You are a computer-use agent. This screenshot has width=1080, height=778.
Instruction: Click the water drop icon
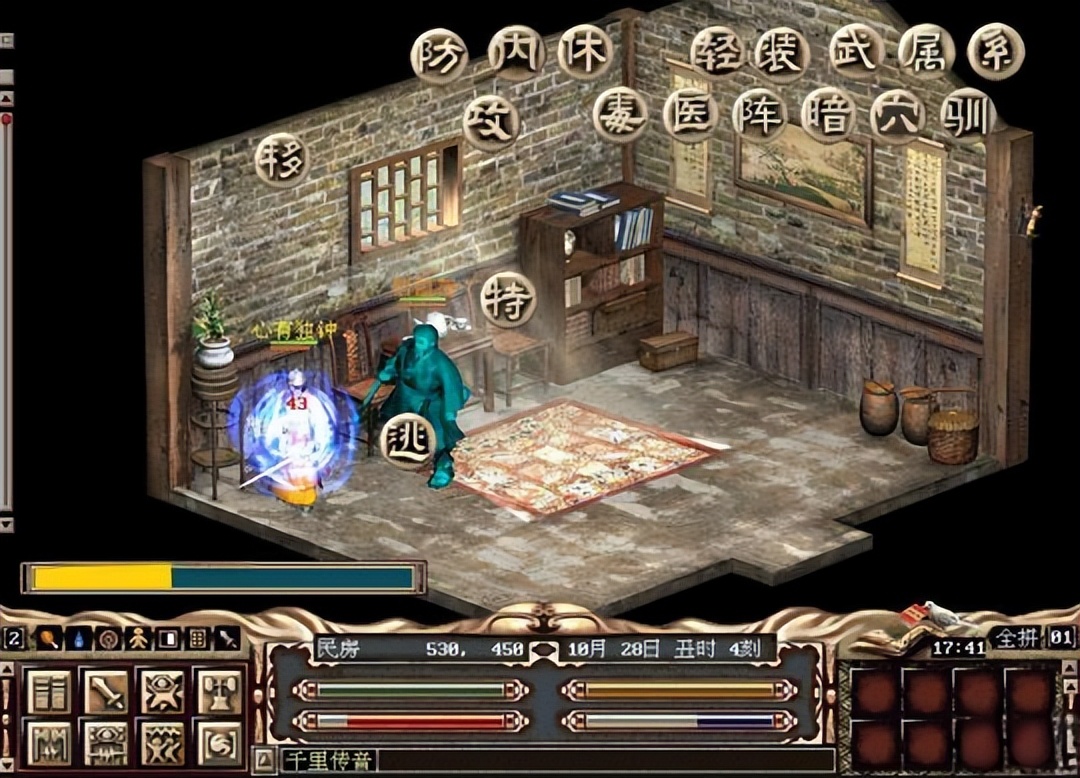(x=77, y=638)
